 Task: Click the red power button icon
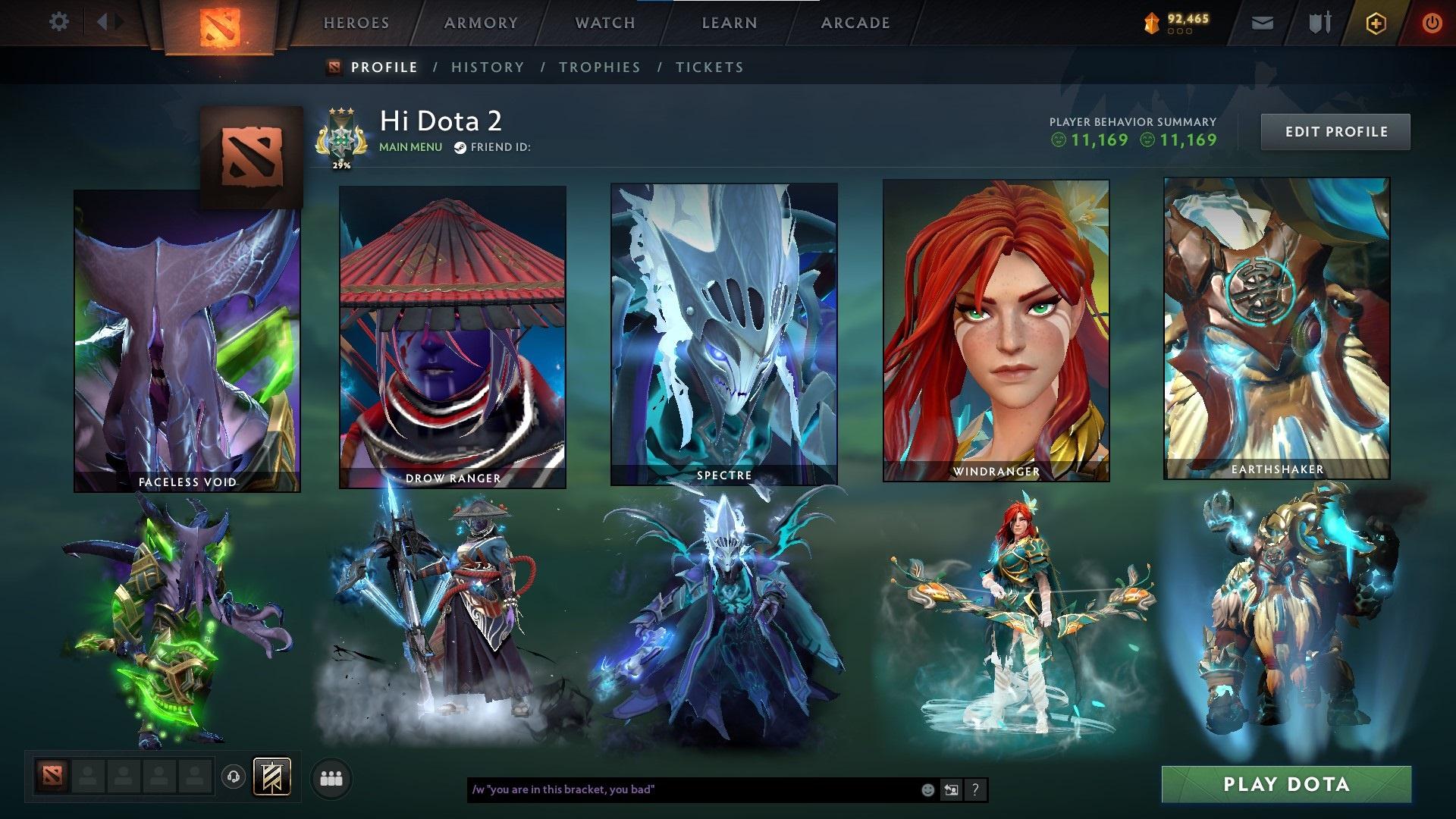tap(1432, 22)
